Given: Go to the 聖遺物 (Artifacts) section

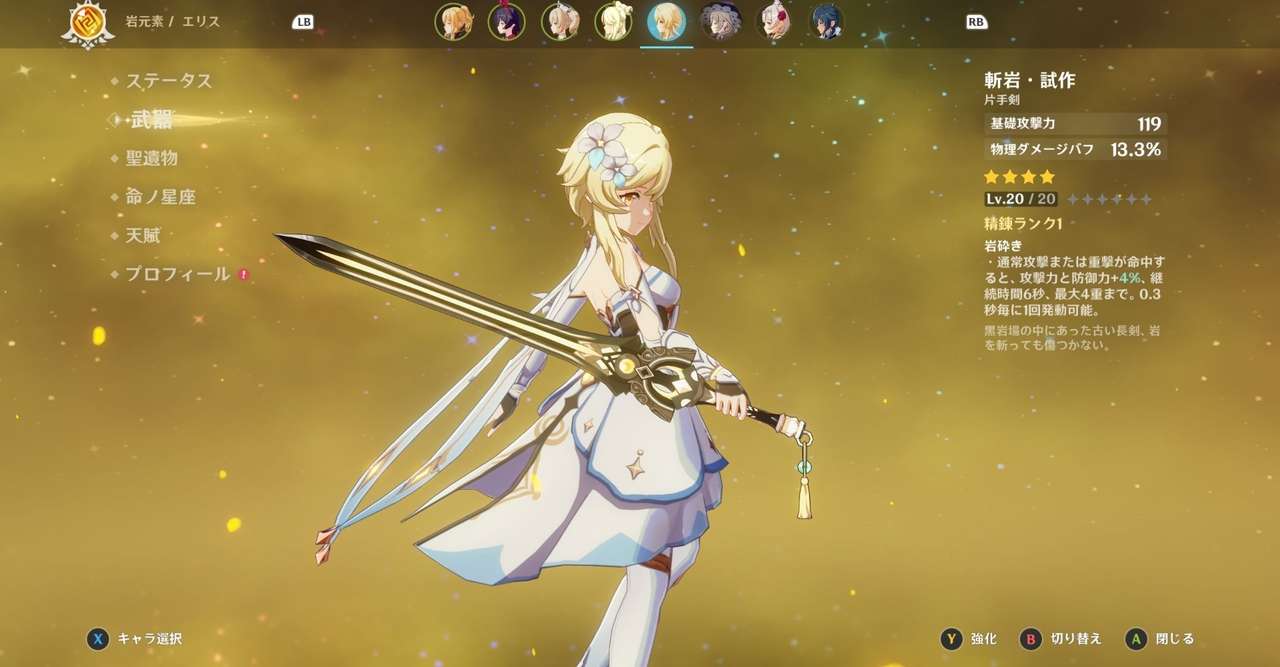Looking at the screenshot, I should tap(151, 158).
